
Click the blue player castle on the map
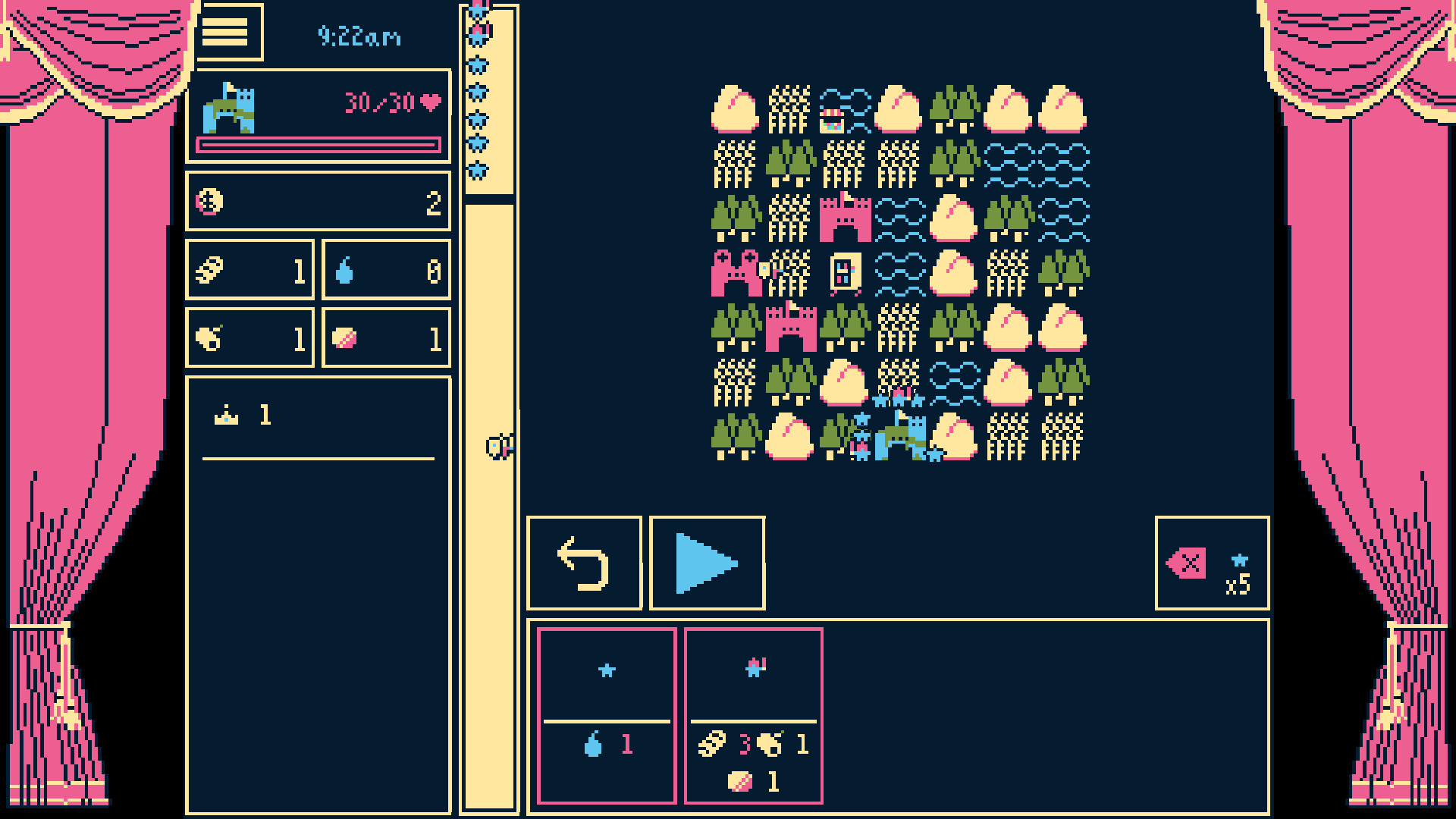click(x=902, y=436)
